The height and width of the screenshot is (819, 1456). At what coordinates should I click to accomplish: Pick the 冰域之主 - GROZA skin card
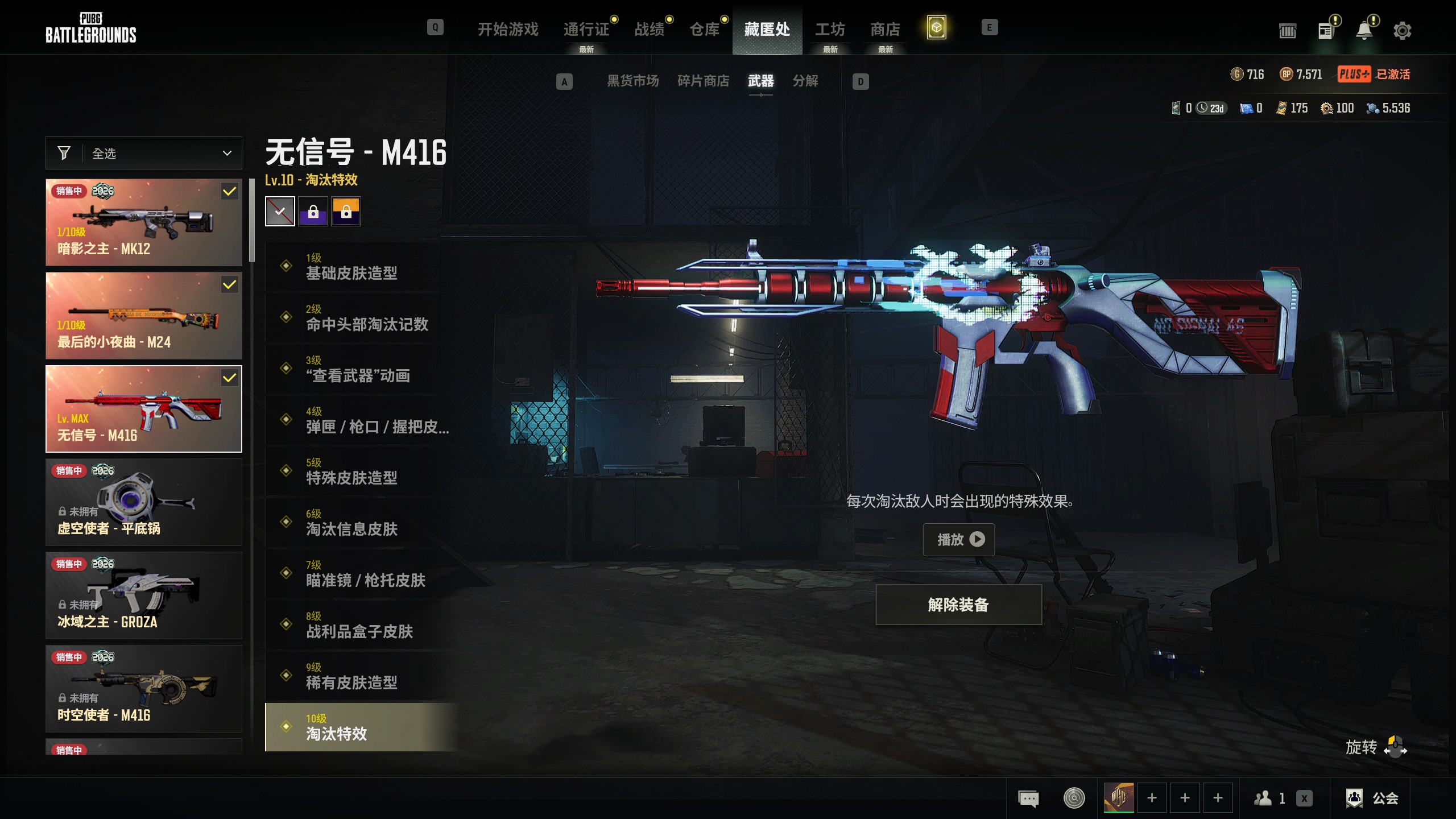point(144,595)
